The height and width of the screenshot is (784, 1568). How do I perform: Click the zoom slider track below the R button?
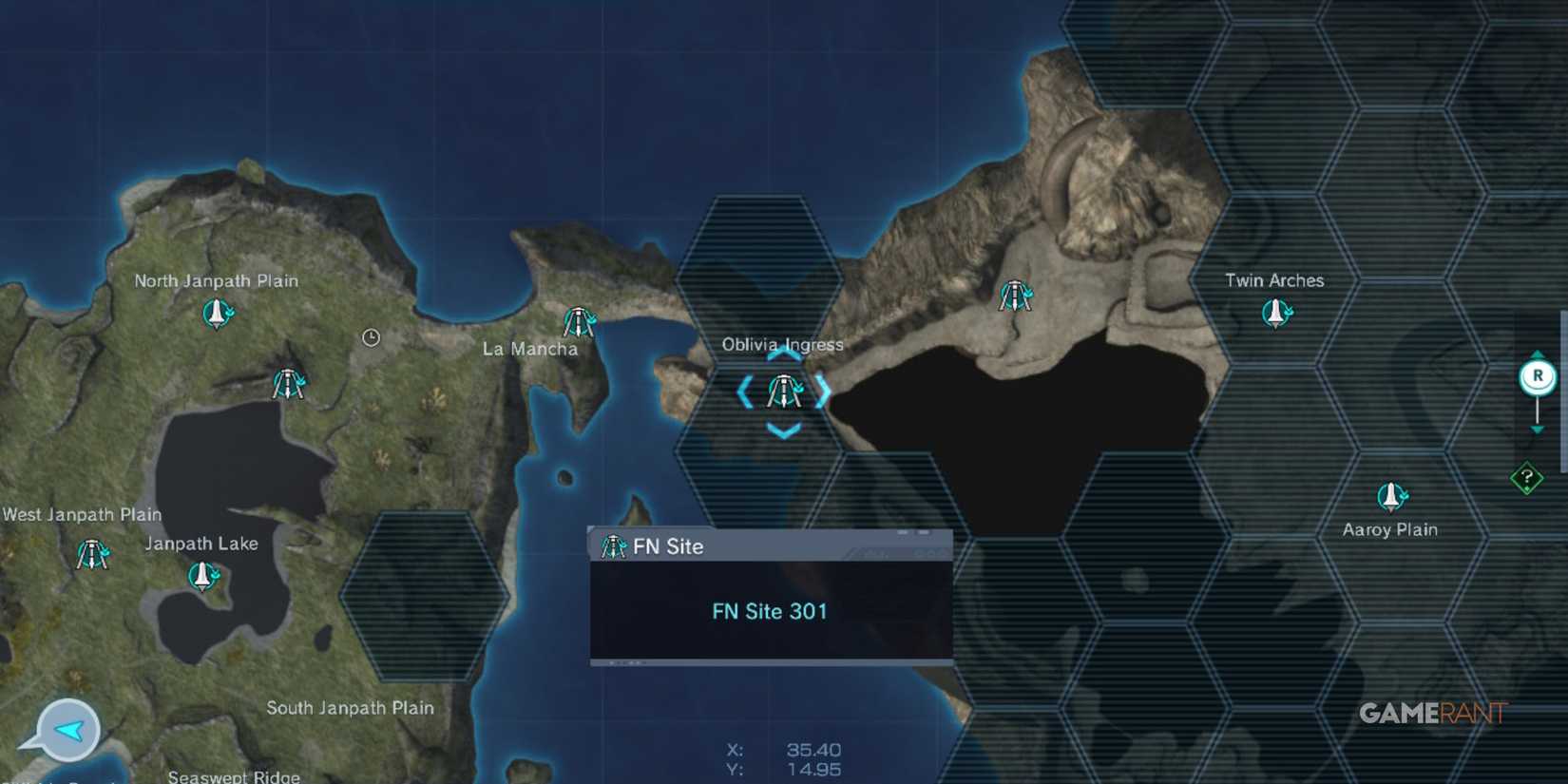pyautogui.click(x=1537, y=409)
